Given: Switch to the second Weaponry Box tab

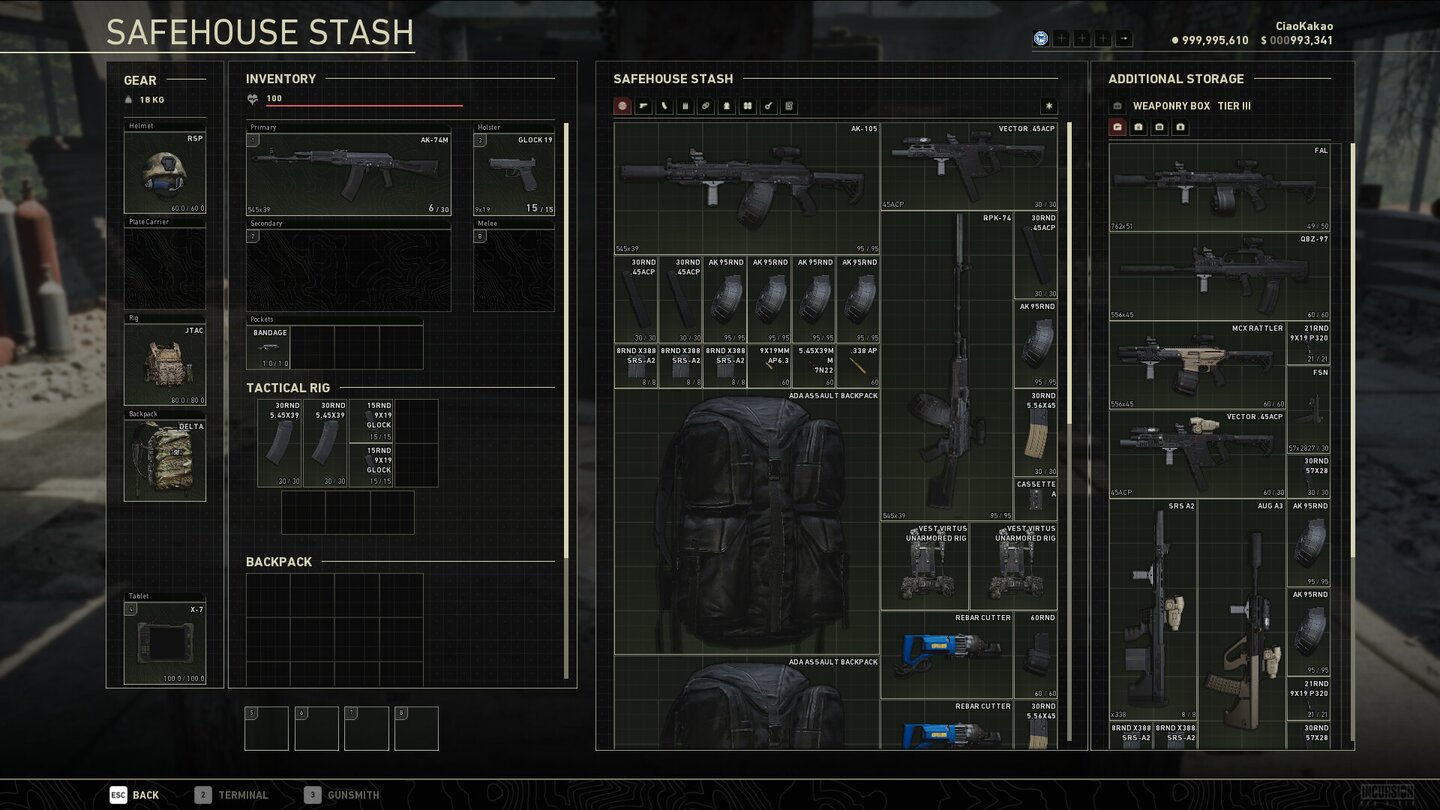Looking at the screenshot, I should click(x=1139, y=127).
